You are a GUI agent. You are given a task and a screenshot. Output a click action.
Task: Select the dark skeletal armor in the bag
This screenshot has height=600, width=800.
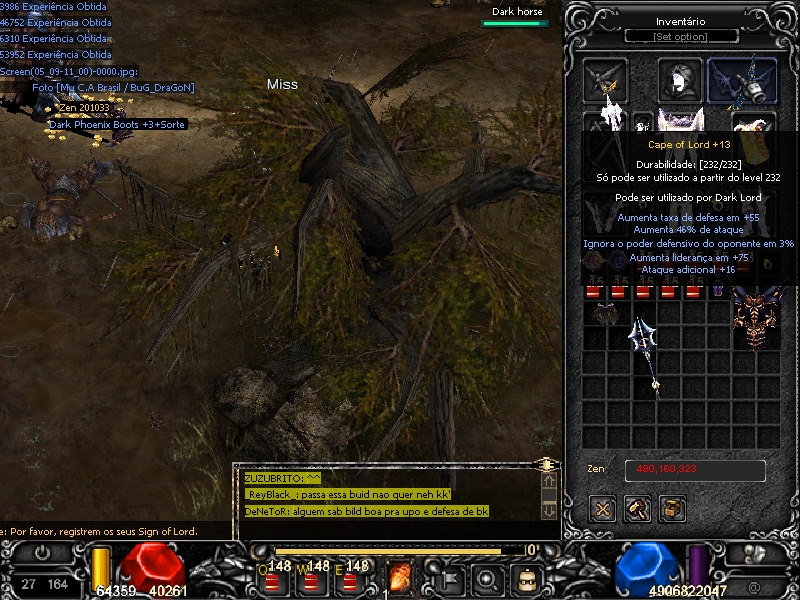click(755, 319)
